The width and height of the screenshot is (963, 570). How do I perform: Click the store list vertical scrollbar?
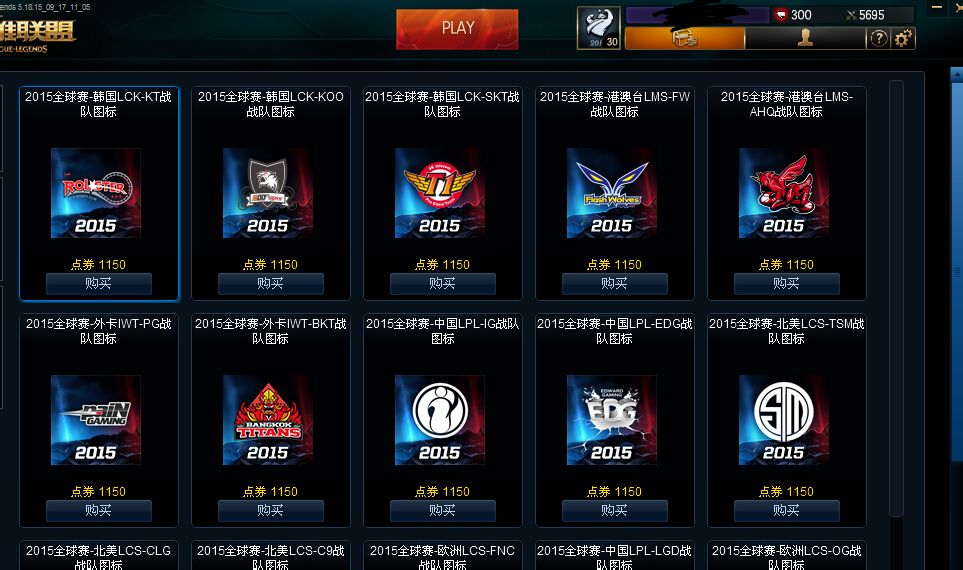pyautogui.click(x=896, y=300)
